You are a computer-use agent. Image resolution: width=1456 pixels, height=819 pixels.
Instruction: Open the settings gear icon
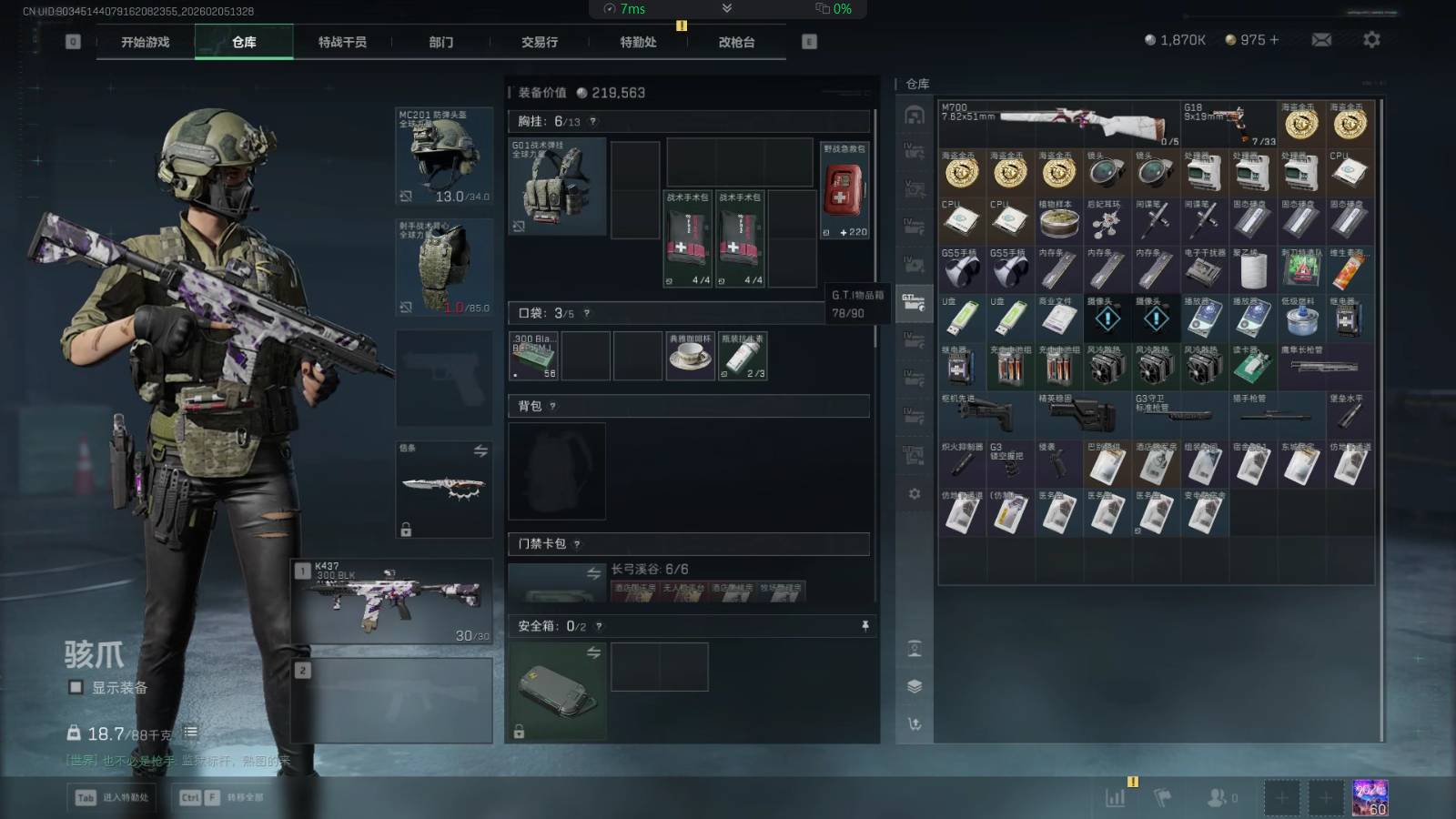click(x=1371, y=40)
